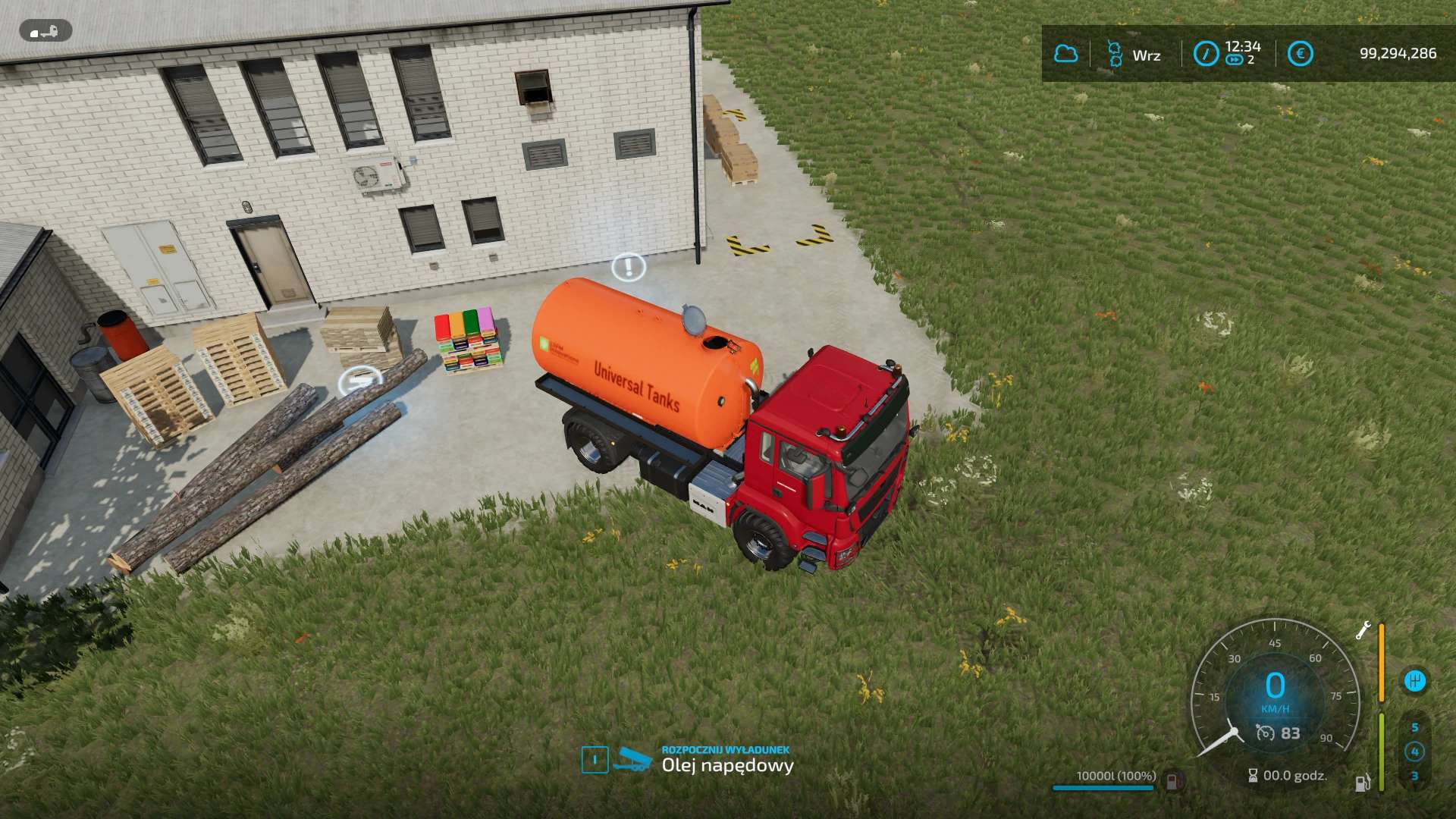Select the diesel fill-level canister icon
The height and width of the screenshot is (819, 1456).
1172,779
